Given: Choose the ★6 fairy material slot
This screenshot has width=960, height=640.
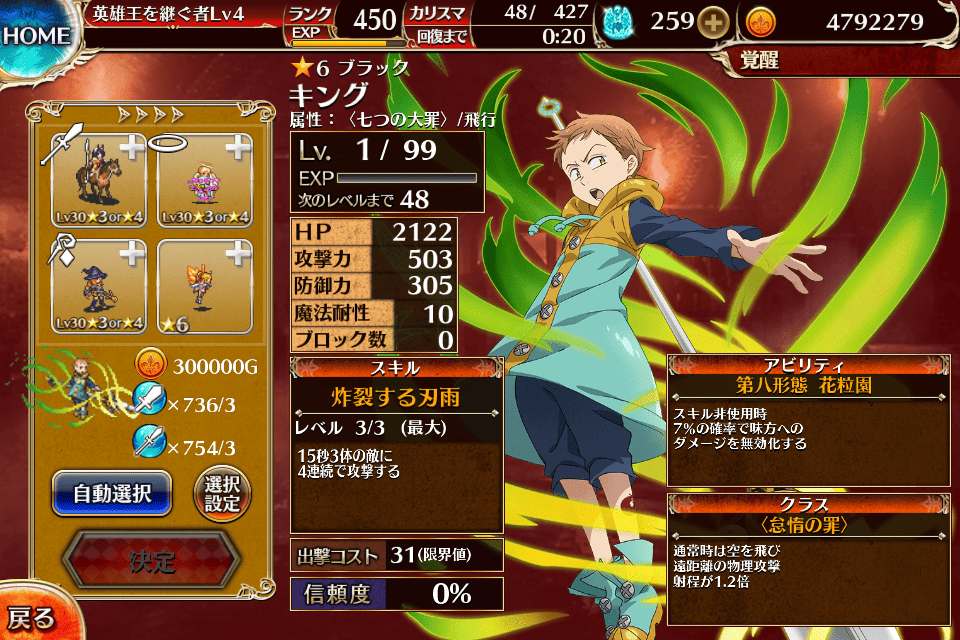Looking at the screenshot, I should pos(201,287).
